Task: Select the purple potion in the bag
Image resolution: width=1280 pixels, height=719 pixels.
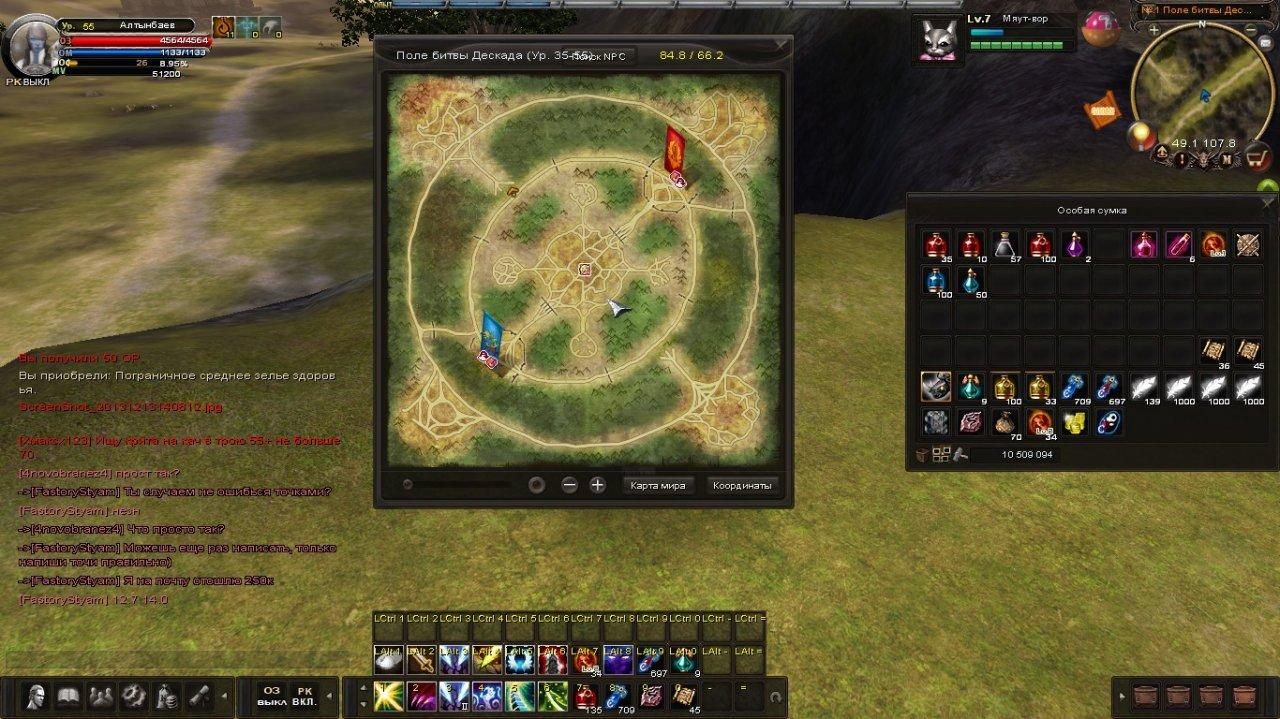Action: pos(1075,245)
